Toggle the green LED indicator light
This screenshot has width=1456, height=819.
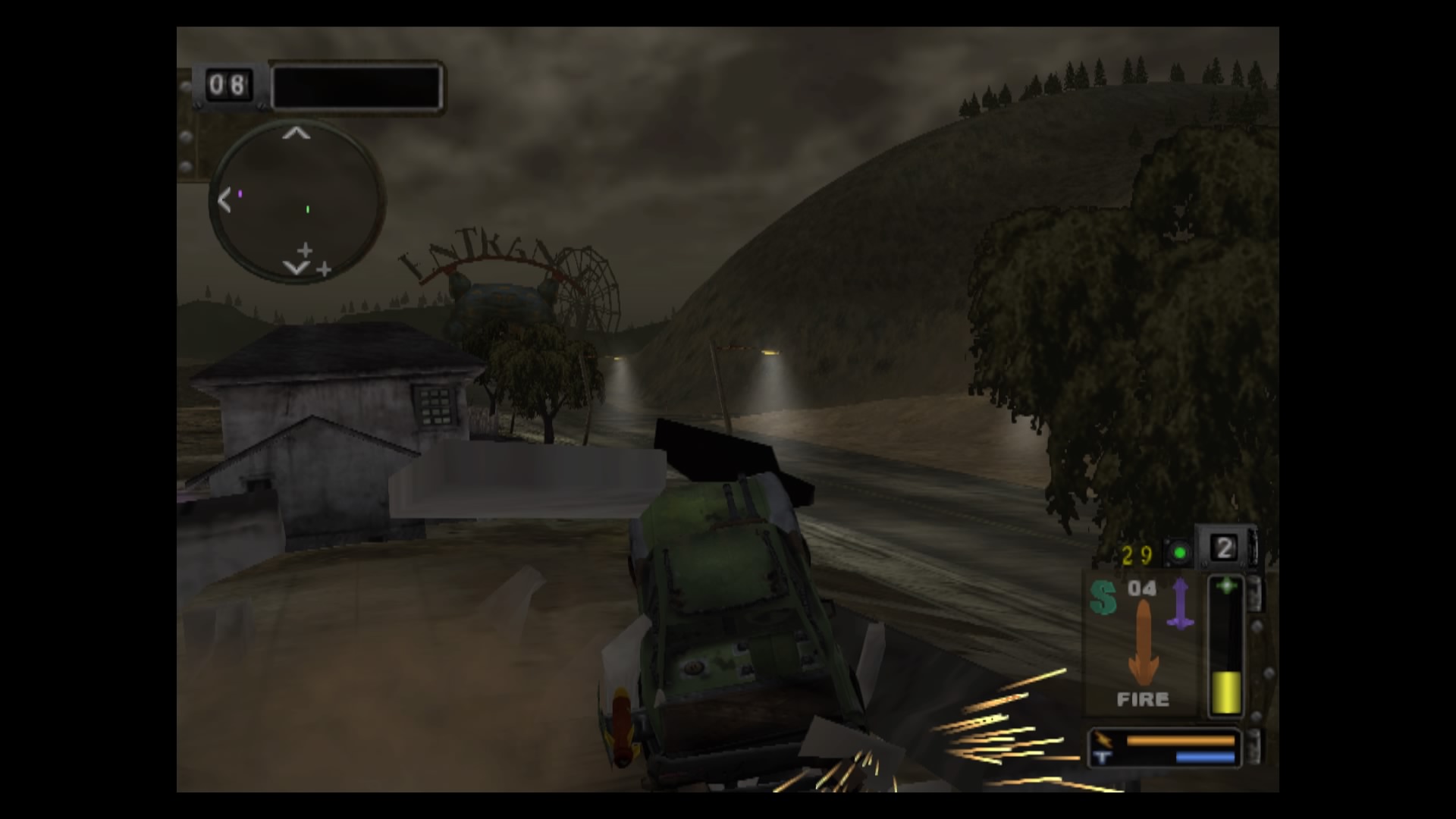1178,551
